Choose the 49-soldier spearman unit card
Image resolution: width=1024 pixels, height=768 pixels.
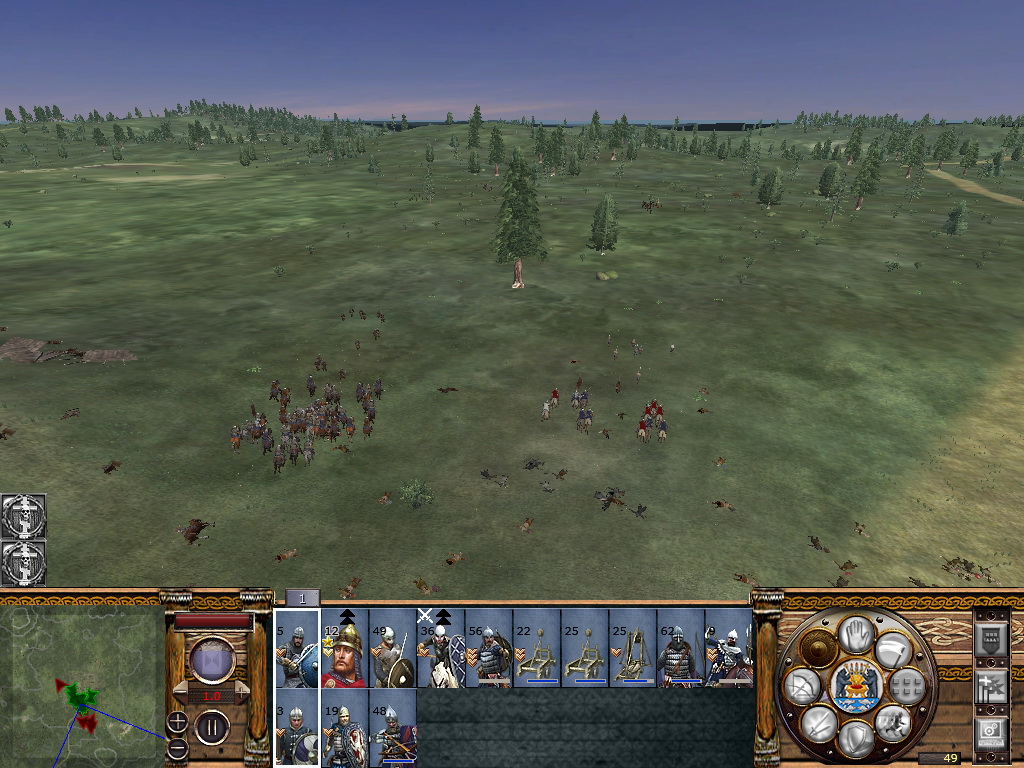coord(393,648)
